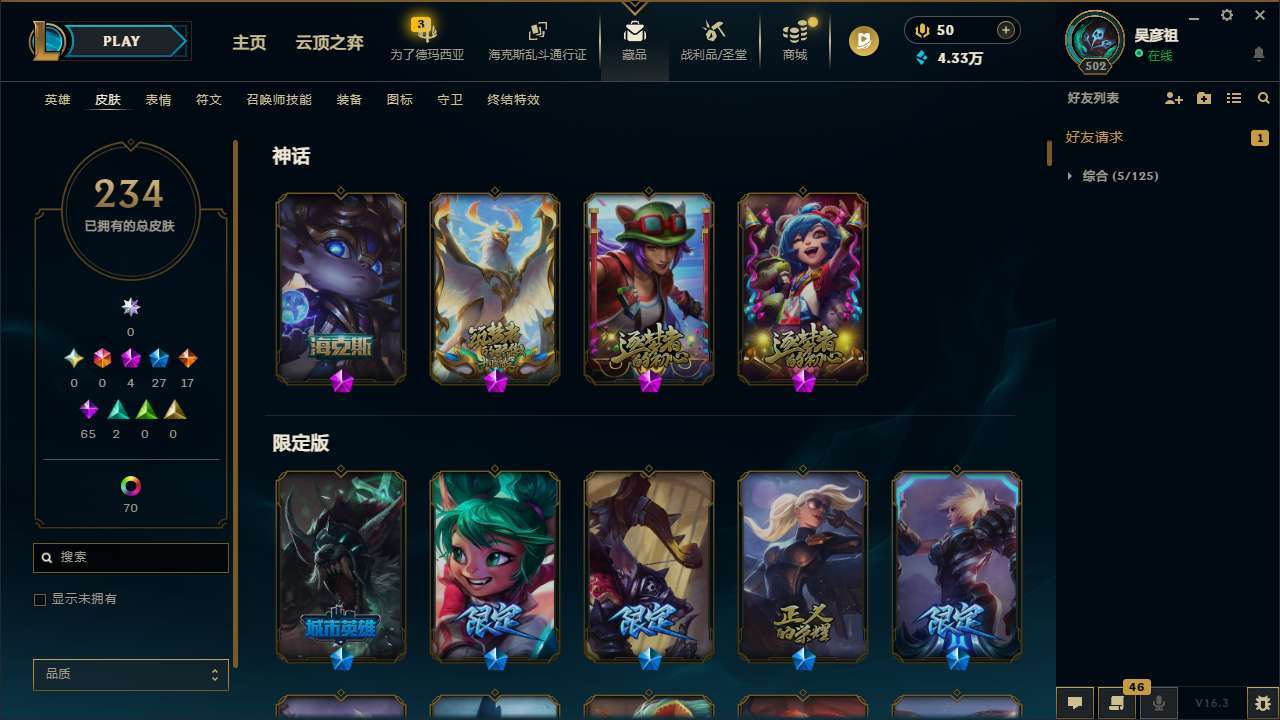Viewport: 1280px width, 720px height.
Task: Open the 海克斯乱斗通行证 pass icon
Action: [x=537, y=40]
